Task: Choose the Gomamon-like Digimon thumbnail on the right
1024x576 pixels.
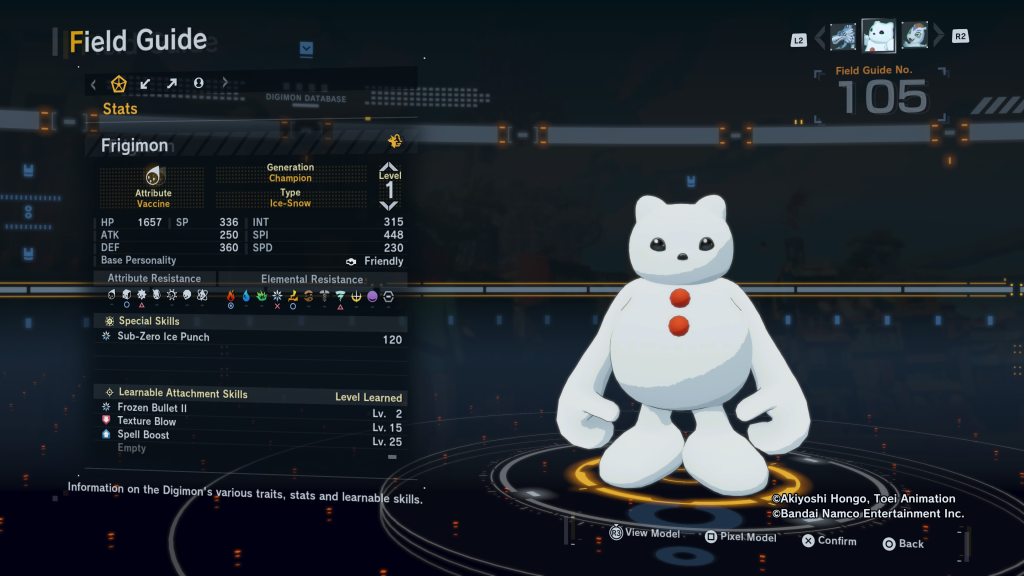Action: (914, 37)
